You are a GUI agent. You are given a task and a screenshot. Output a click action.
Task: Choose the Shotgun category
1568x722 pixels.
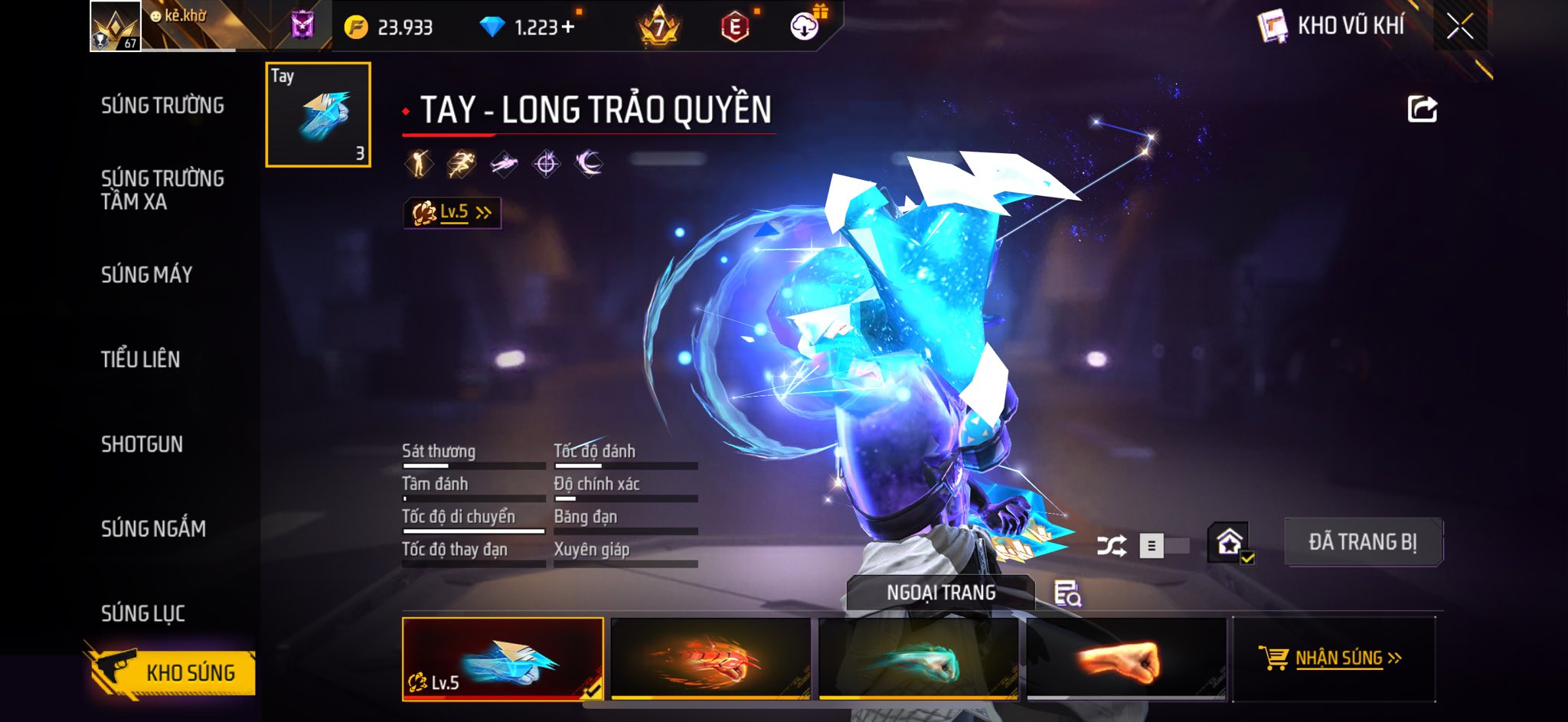pos(142,444)
